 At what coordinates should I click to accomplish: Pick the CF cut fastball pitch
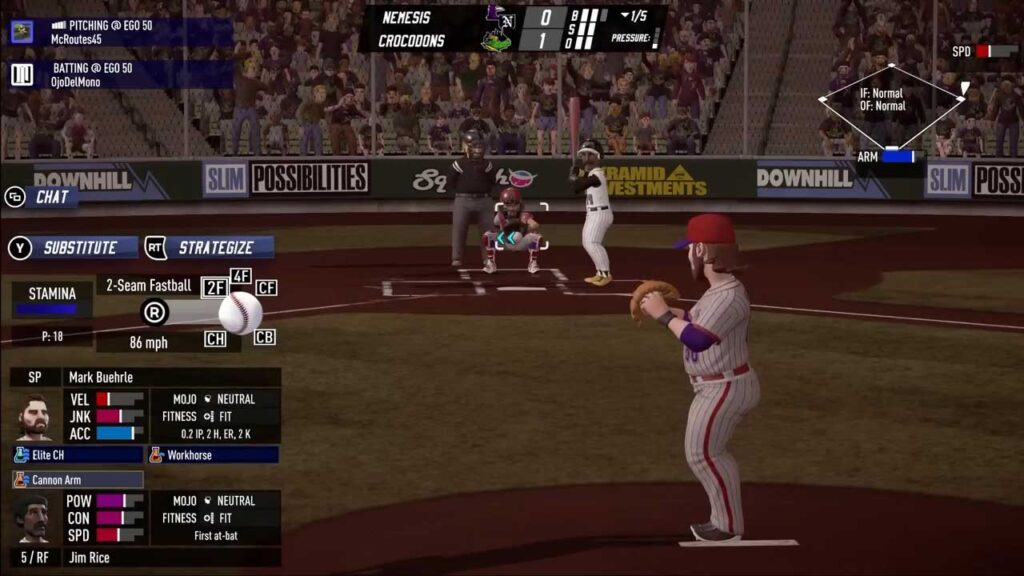(266, 288)
